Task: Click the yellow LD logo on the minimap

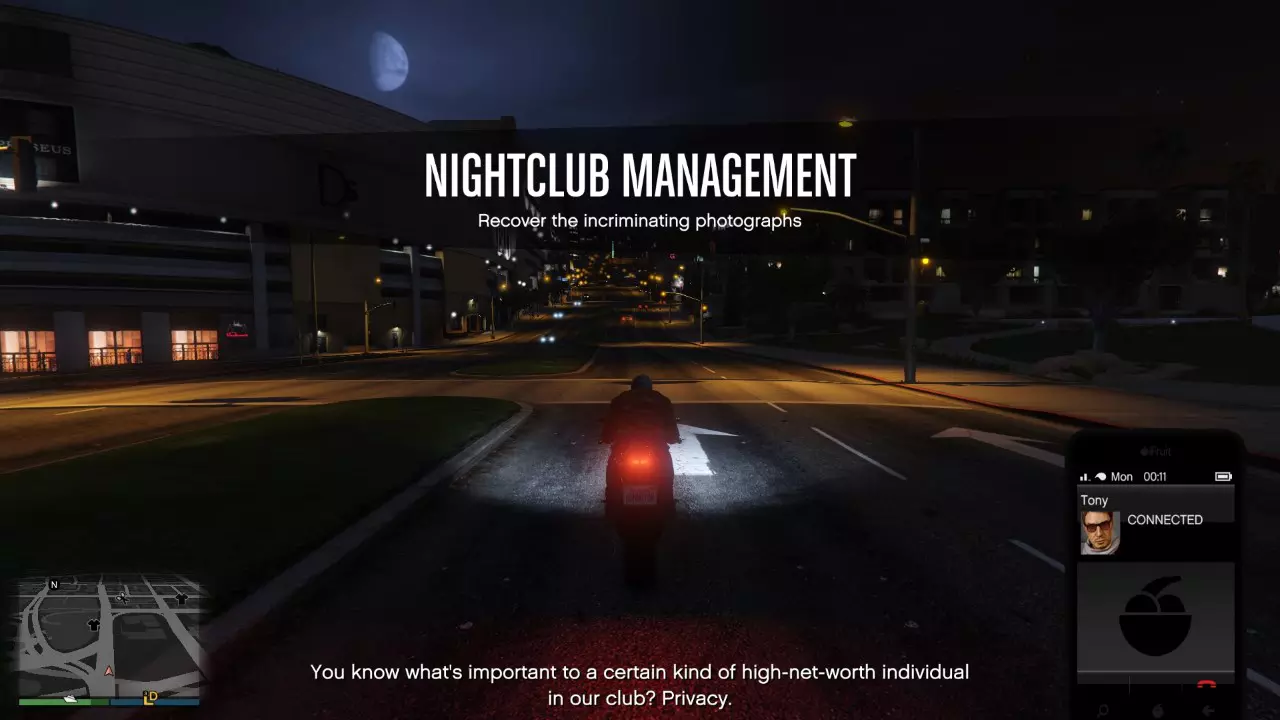Action: tap(151, 699)
